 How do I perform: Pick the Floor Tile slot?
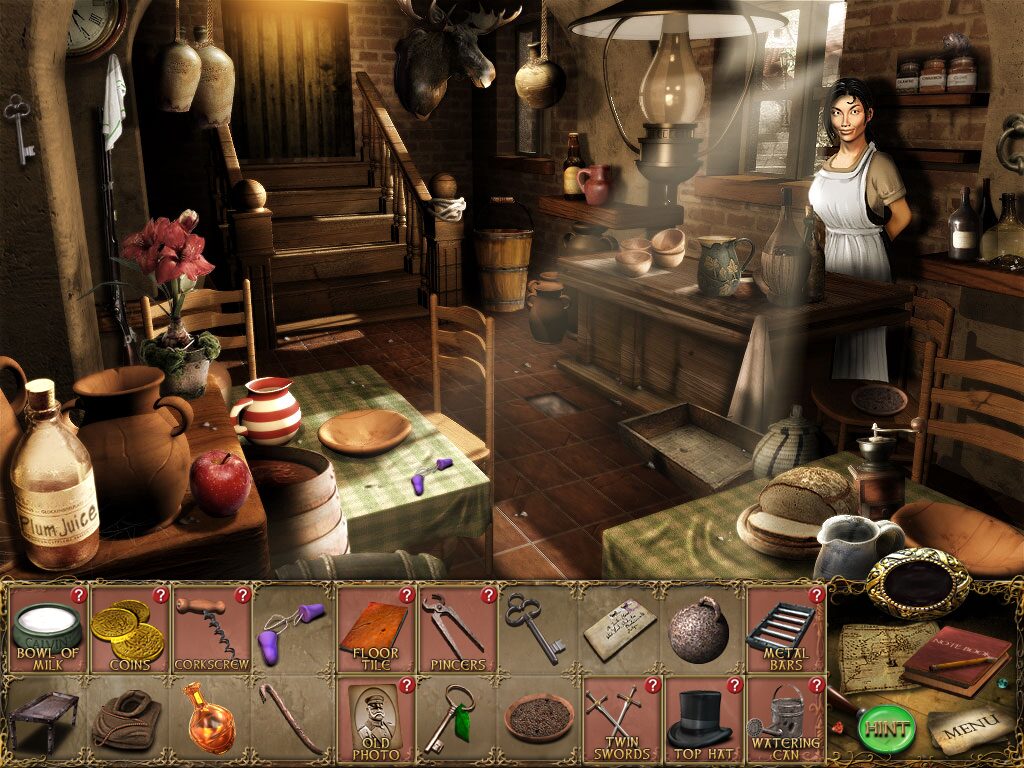tap(374, 630)
